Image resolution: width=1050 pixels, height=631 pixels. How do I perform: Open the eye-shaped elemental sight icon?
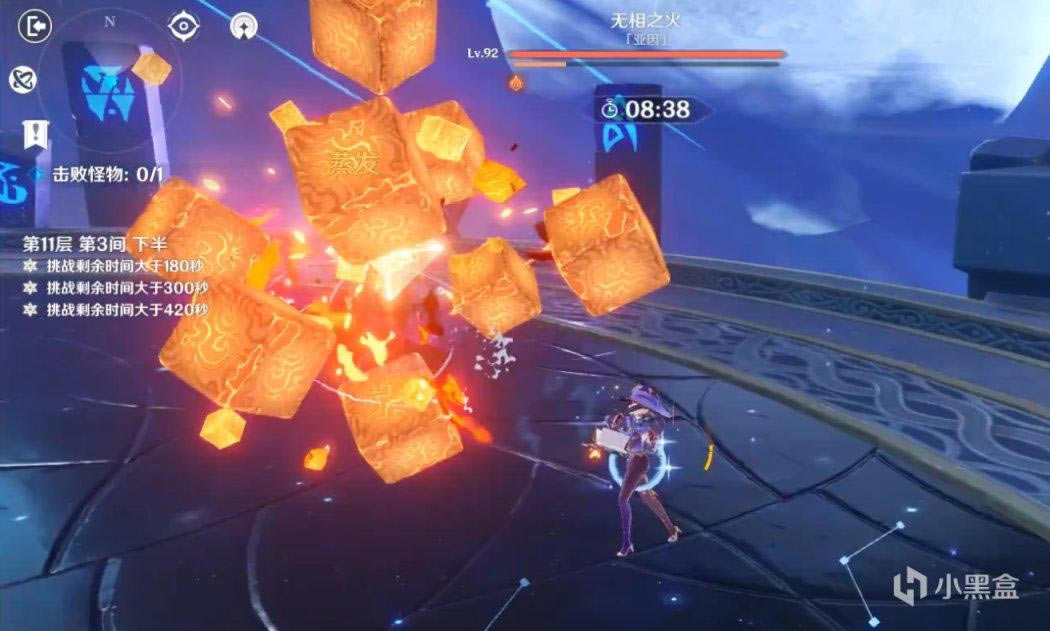click(x=182, y=27)
